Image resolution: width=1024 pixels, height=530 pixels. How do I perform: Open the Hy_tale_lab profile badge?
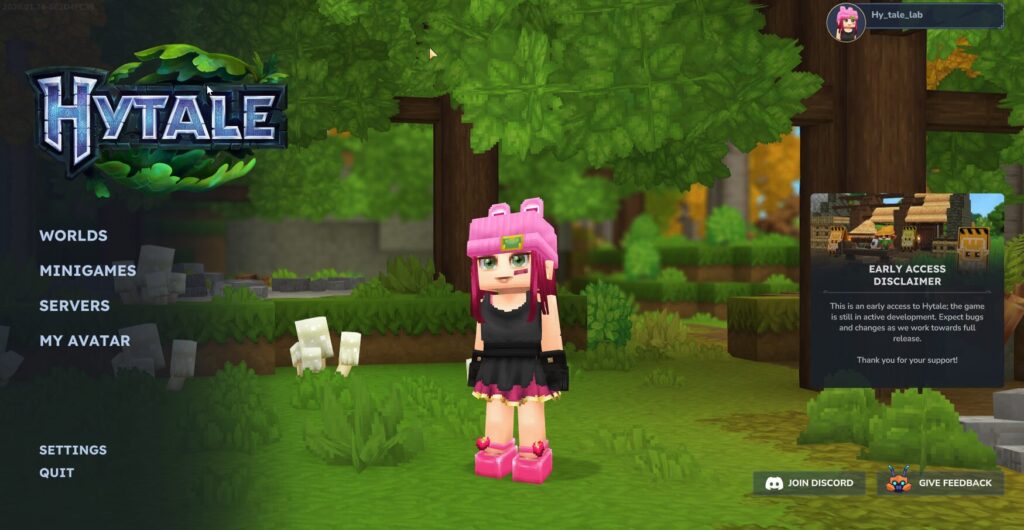point(915,17)
